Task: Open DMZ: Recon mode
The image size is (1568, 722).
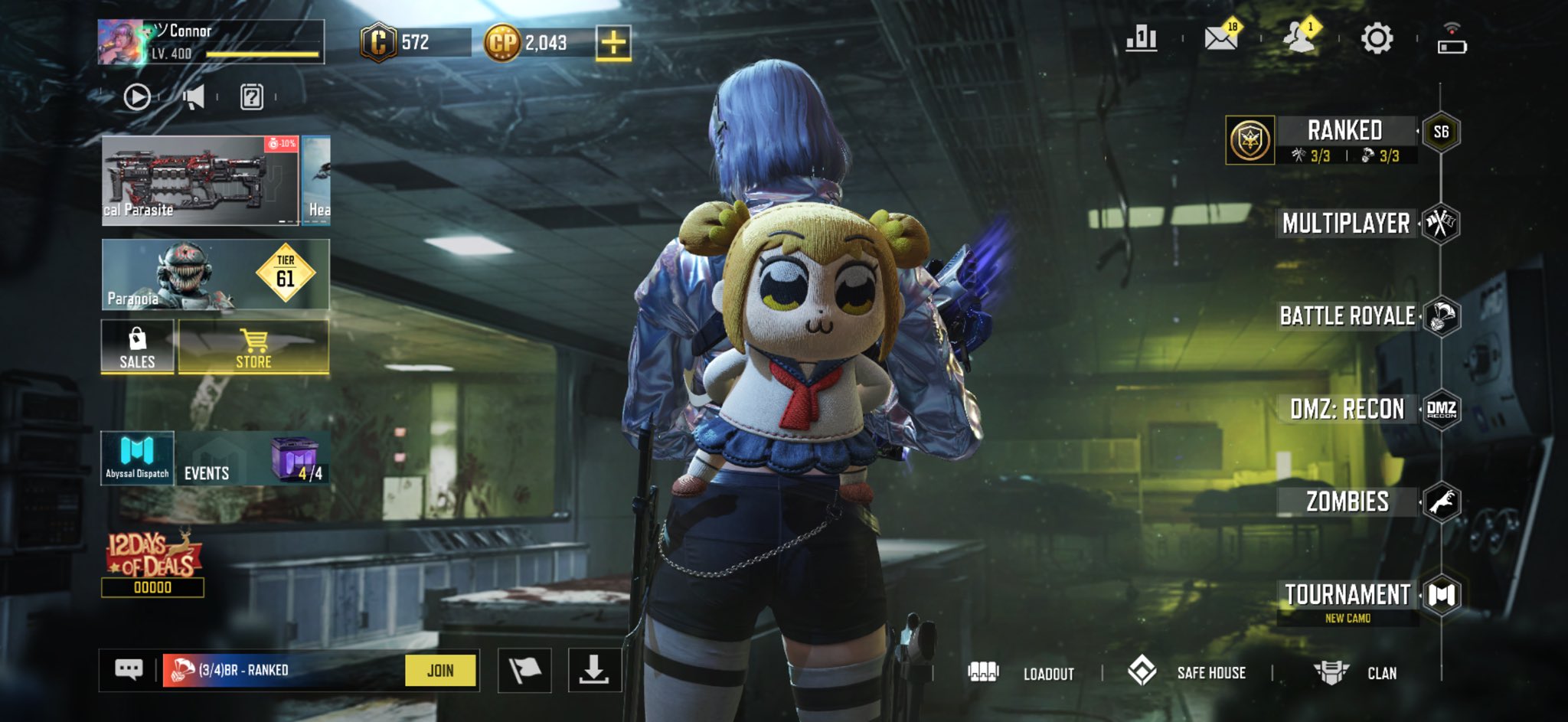Action: [x=1347, y=410]
